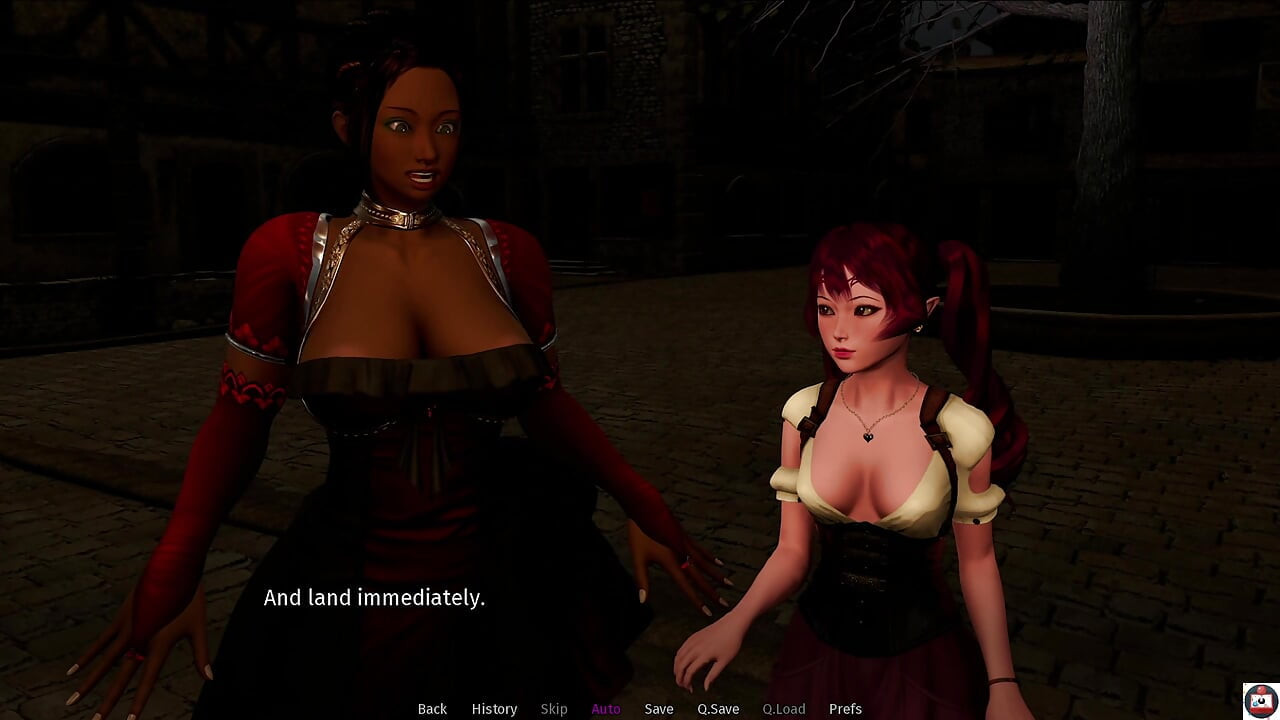This screenshot has height=720, width=1280.
Task: Go Back to the previous line
Action: pyautogui.click(x=432, y=709)
